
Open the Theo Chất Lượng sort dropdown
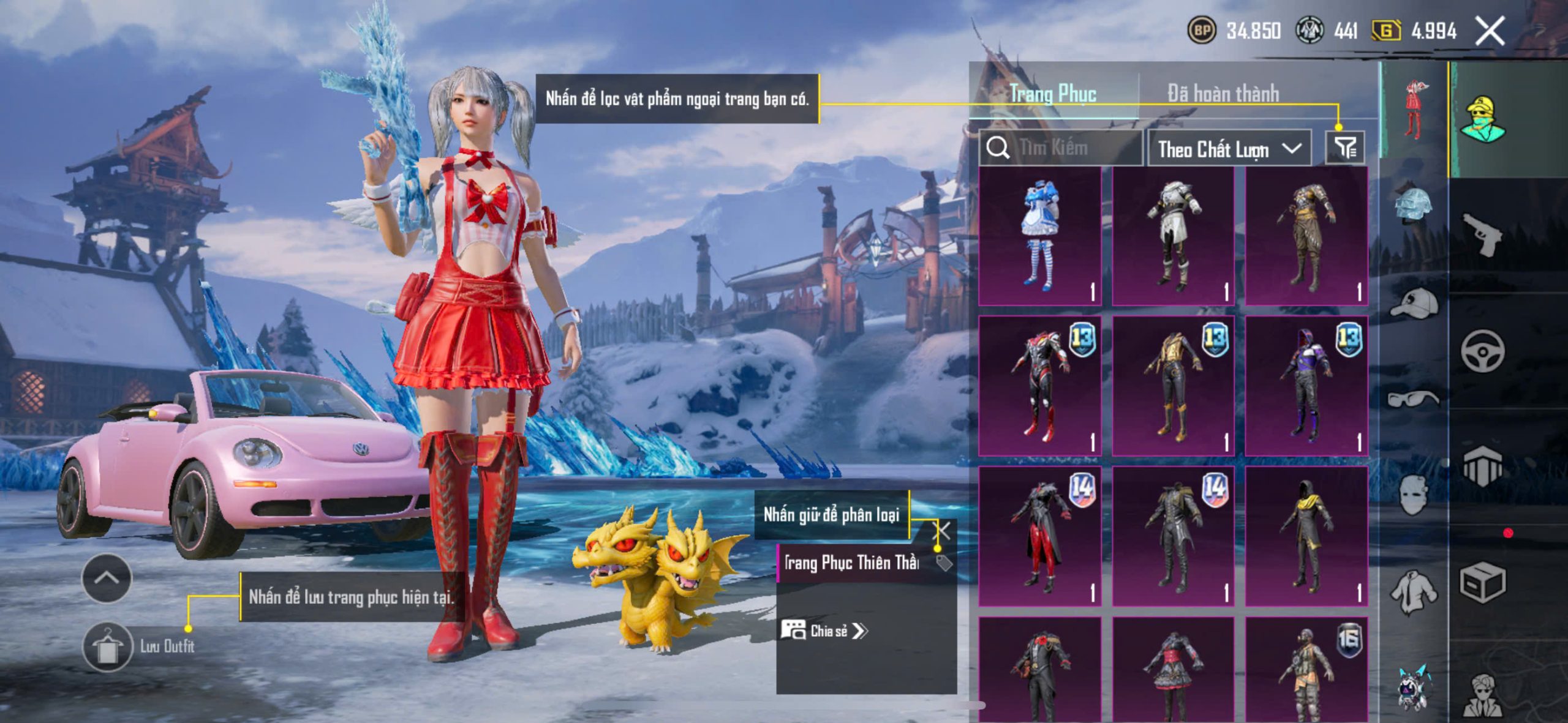pos(1229,149)
